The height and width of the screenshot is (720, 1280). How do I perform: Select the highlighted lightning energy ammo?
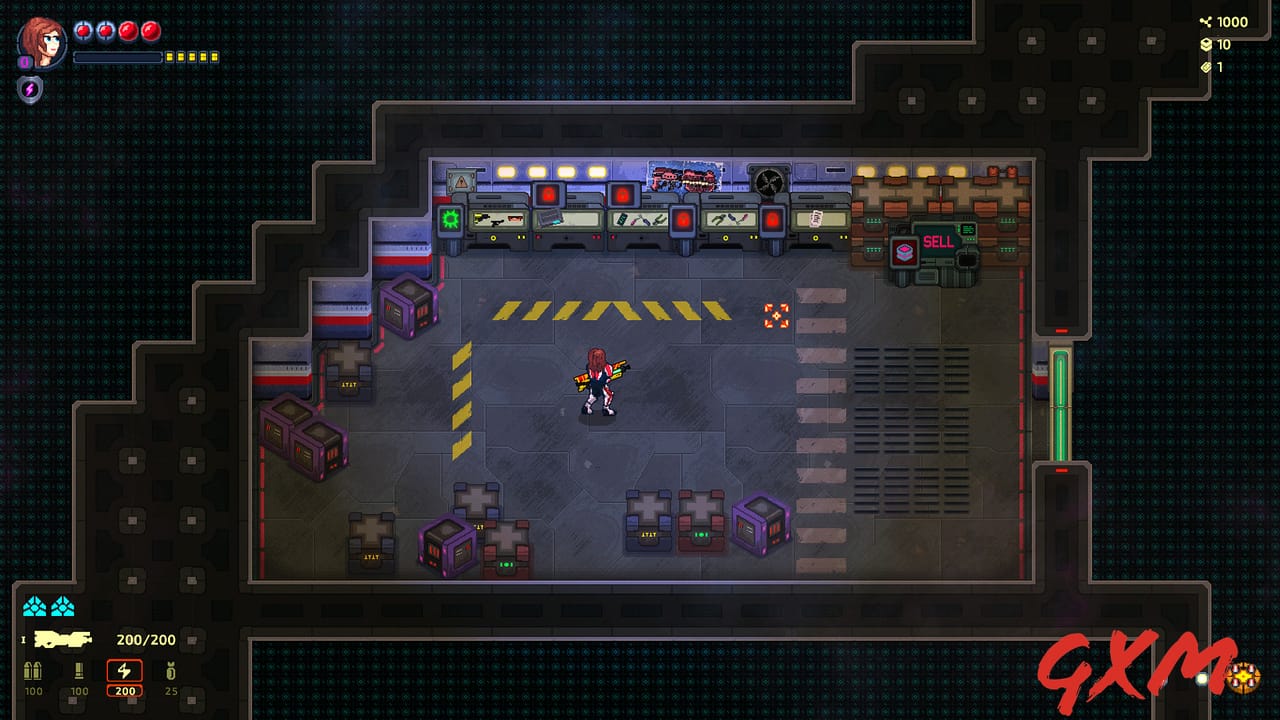[125, 673]
